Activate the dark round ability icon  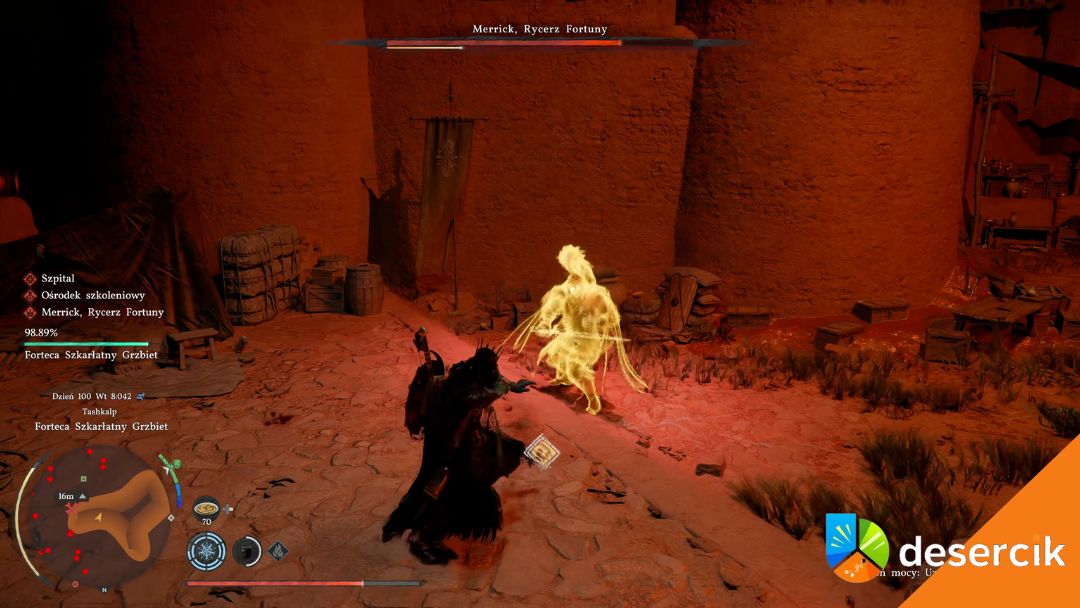point(246,550)
